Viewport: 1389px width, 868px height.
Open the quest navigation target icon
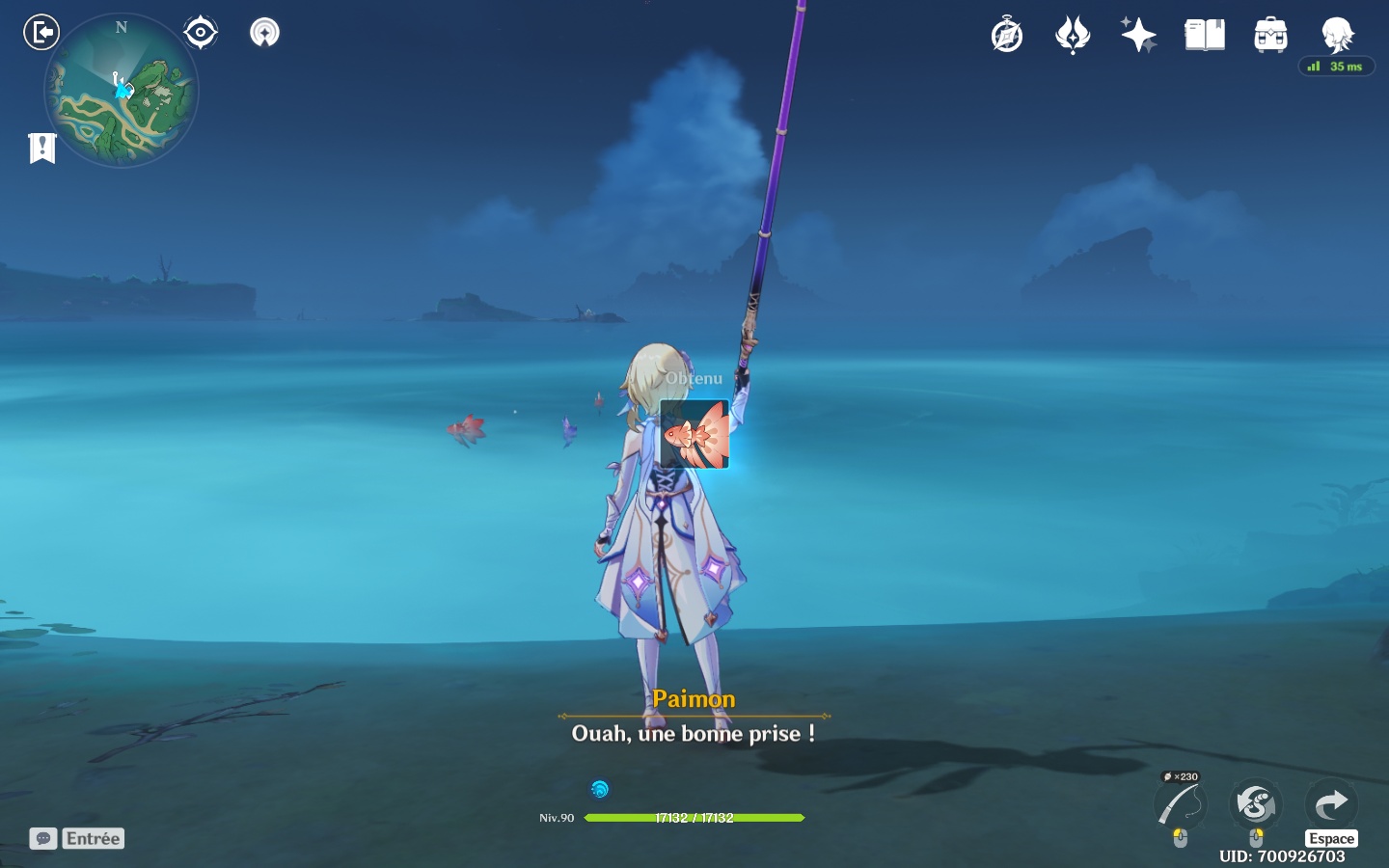201,33
